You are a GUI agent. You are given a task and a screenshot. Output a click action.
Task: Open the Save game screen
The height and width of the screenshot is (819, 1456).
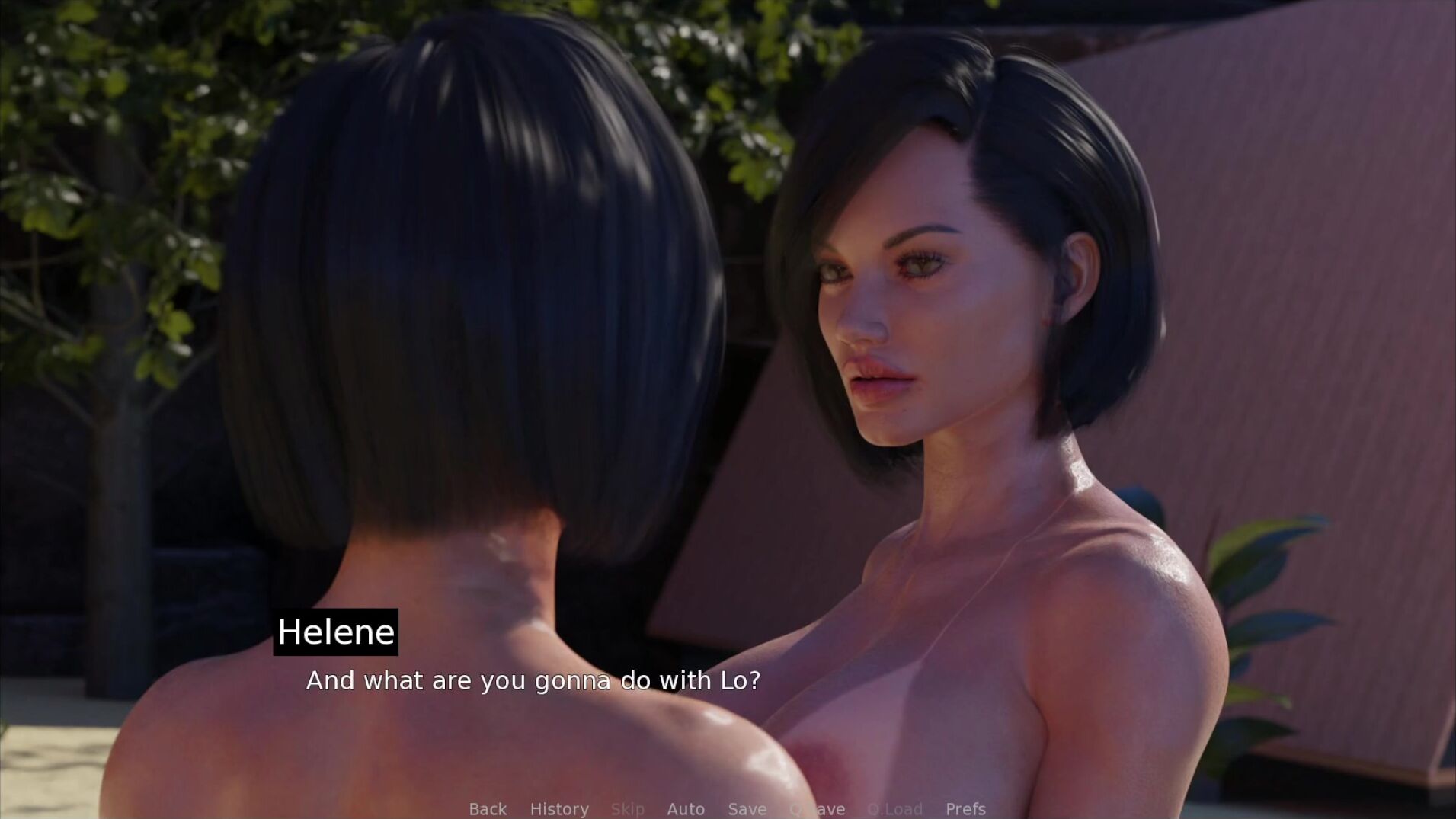(747, 808)
